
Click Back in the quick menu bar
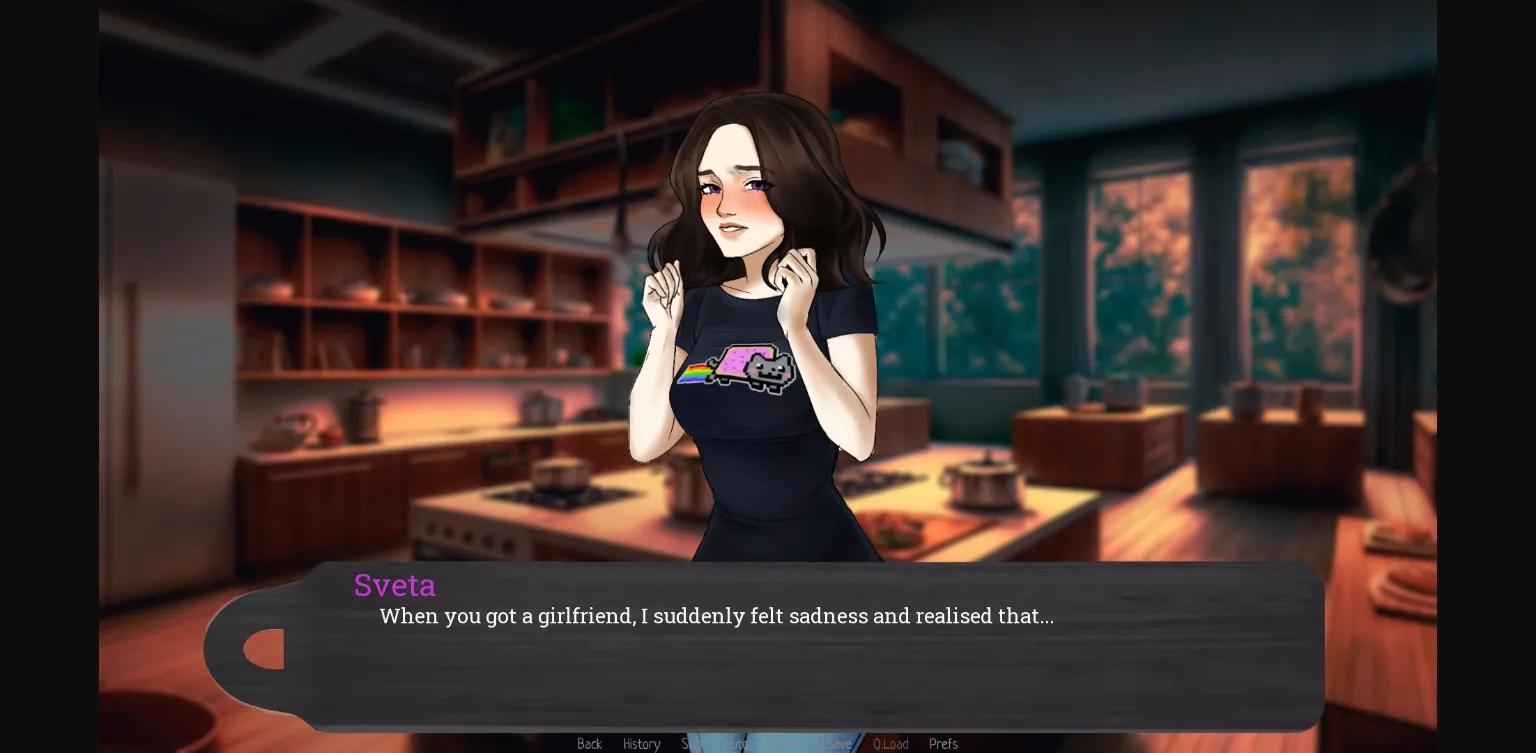(589, 744)
